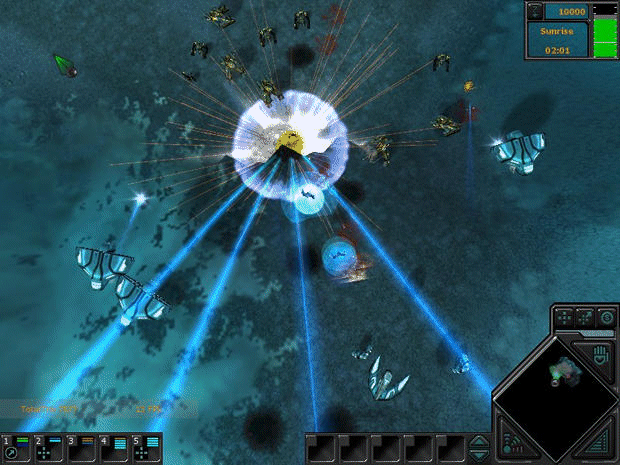Activate the open hand stop command

(603, 354)
